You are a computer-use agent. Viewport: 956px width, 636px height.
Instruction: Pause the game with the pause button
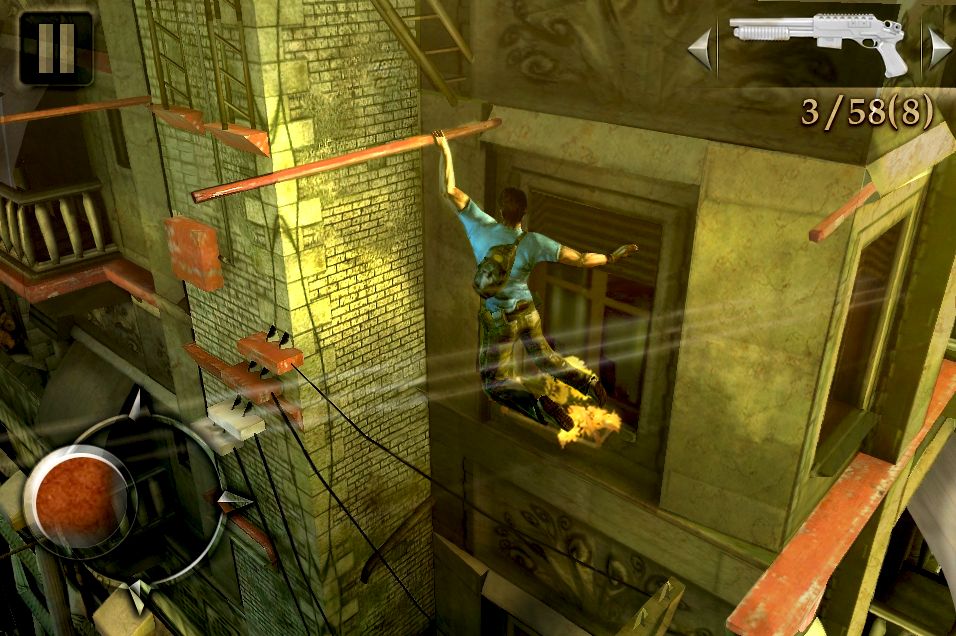(x=55, y=47)
